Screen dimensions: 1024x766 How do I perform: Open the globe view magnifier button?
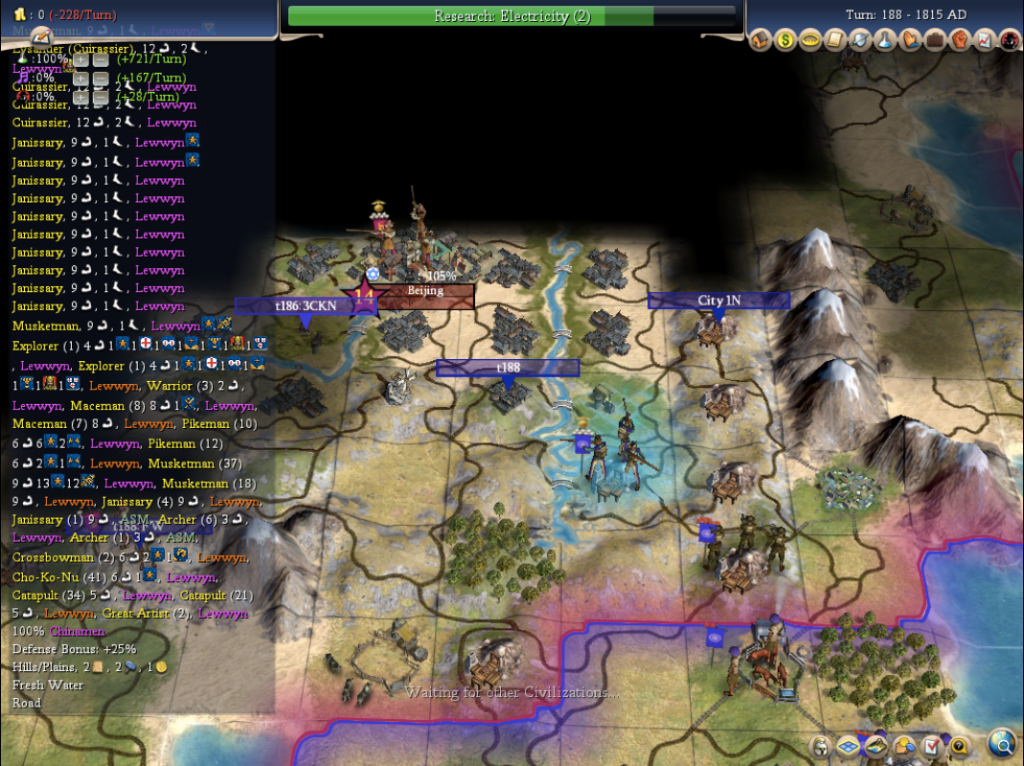(1001, 742)
